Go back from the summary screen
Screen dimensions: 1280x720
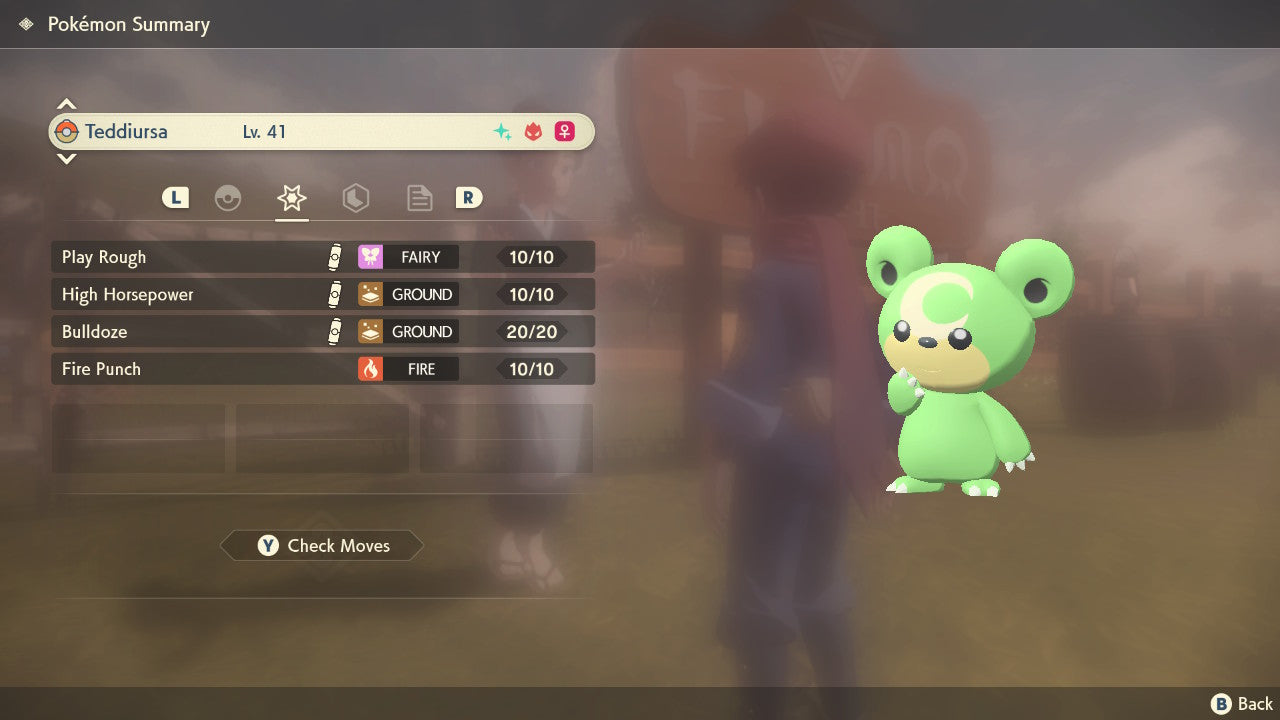1242,704
